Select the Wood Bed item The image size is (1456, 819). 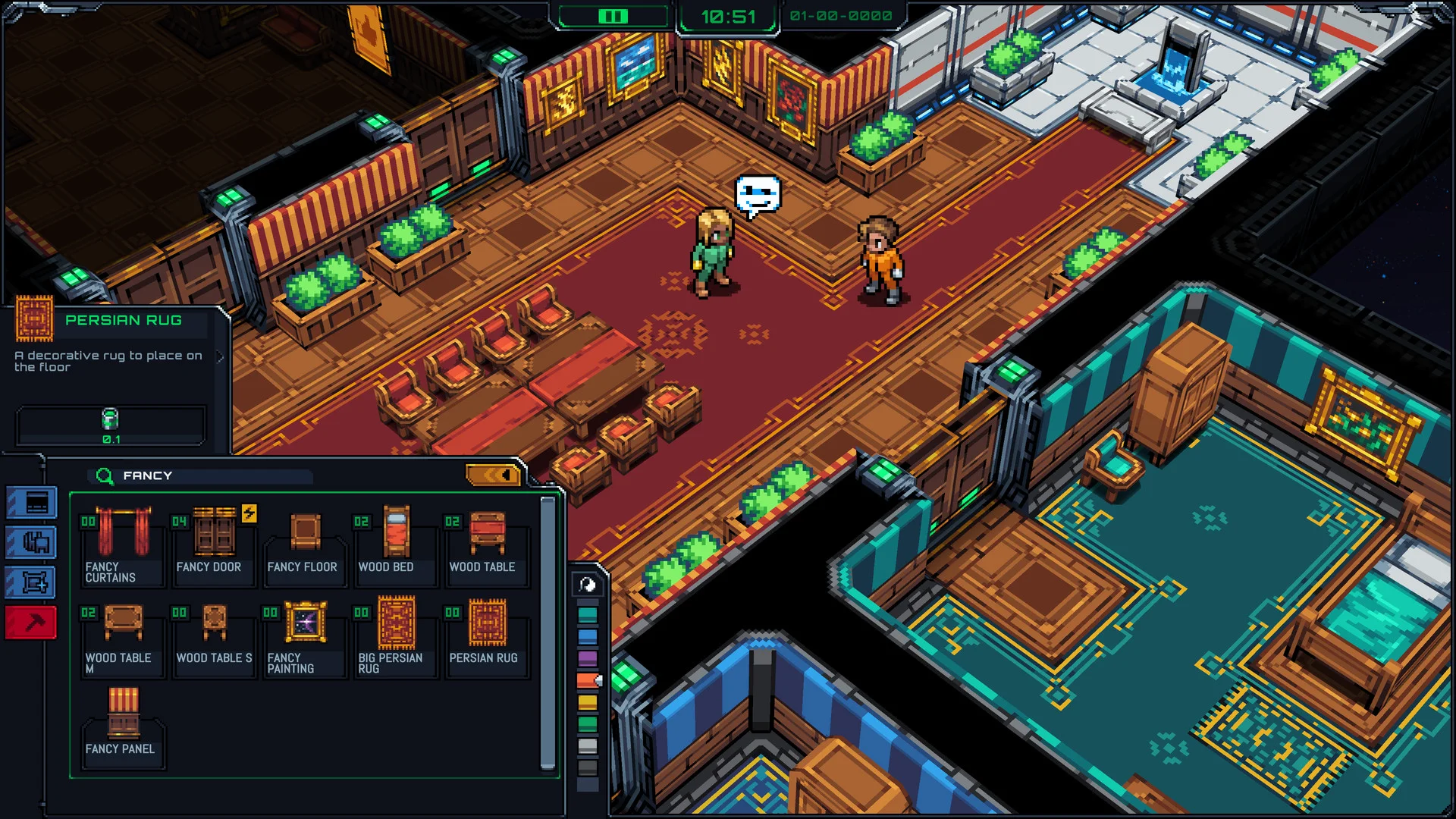395,542
